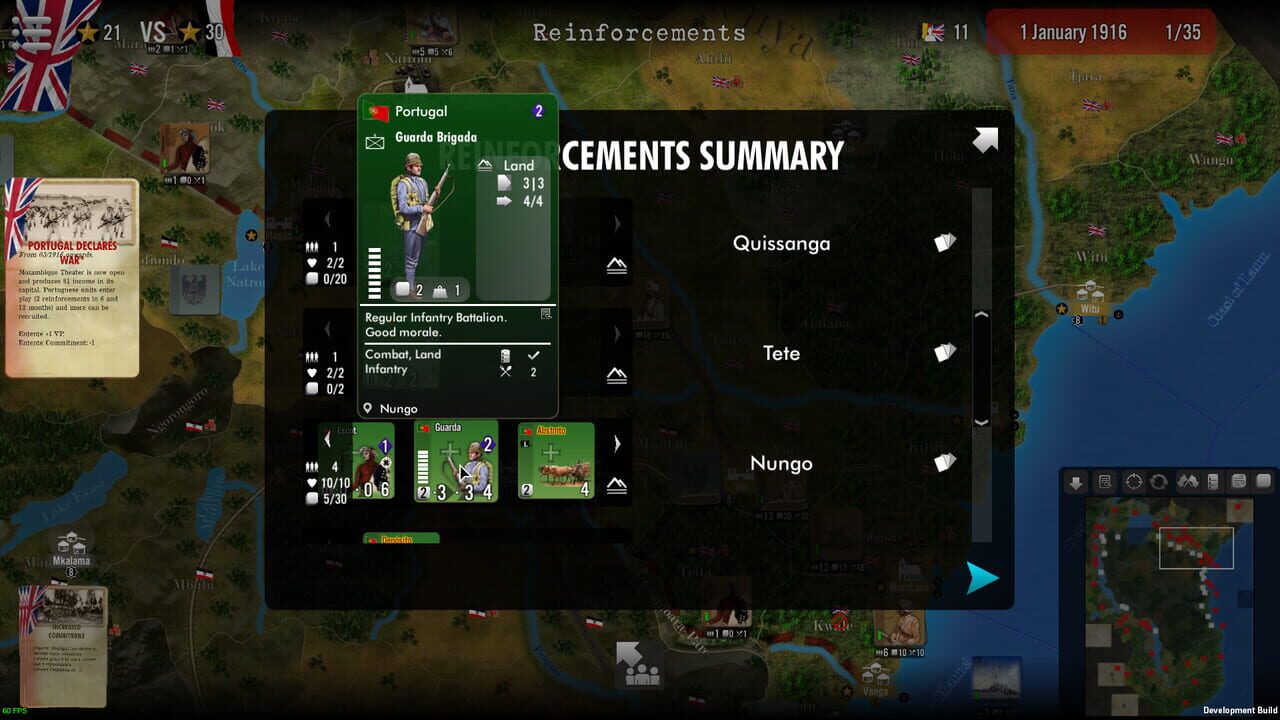Select the crosshair center-view icon on minimap toolbar
Image resolution: width=1280 pixels, height=720 pixels.
1133,481
